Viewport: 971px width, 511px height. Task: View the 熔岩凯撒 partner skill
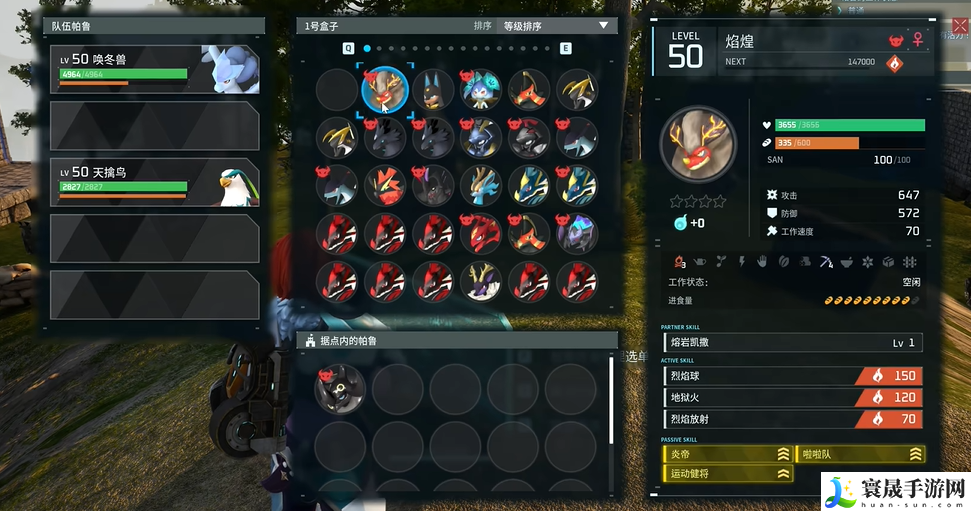(x=792, y=343)
